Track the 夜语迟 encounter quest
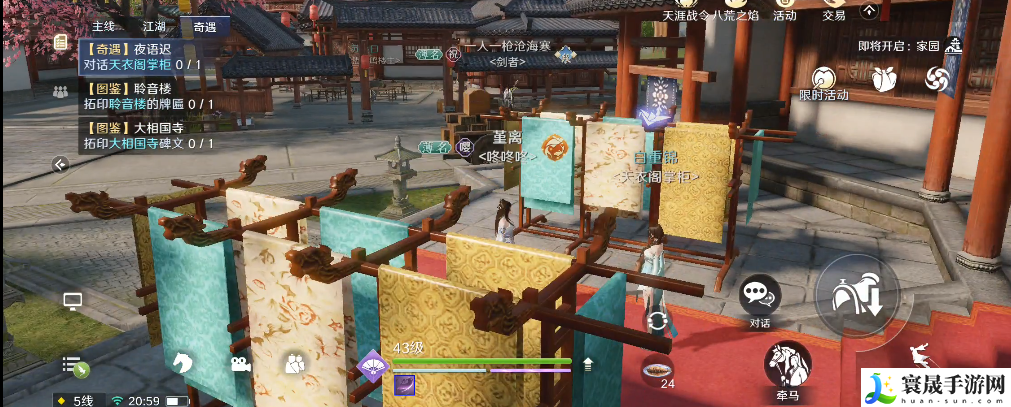1011x407 pixels. [x=147, y=55]
